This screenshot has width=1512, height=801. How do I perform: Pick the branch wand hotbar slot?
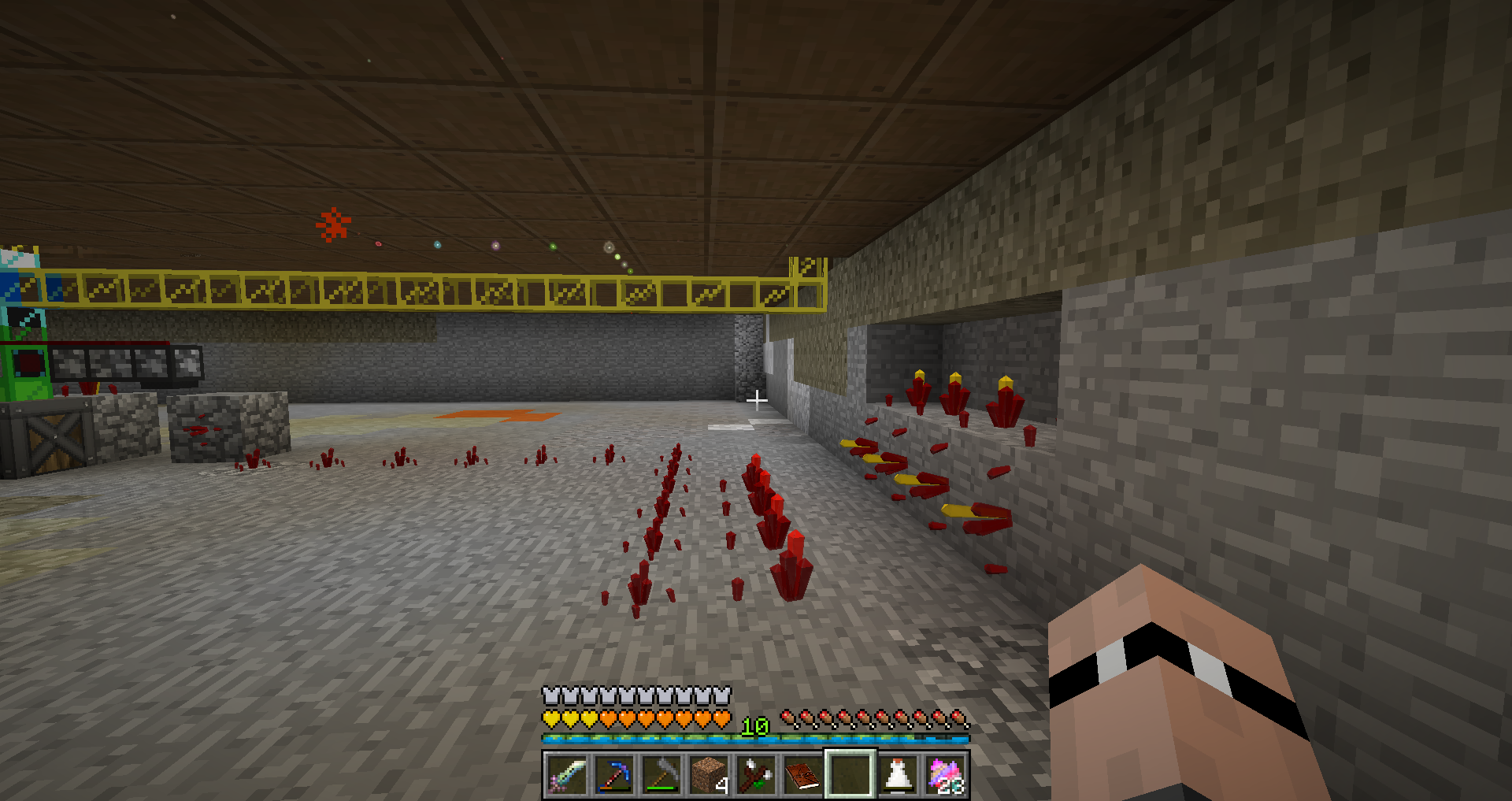coord(755,774)
